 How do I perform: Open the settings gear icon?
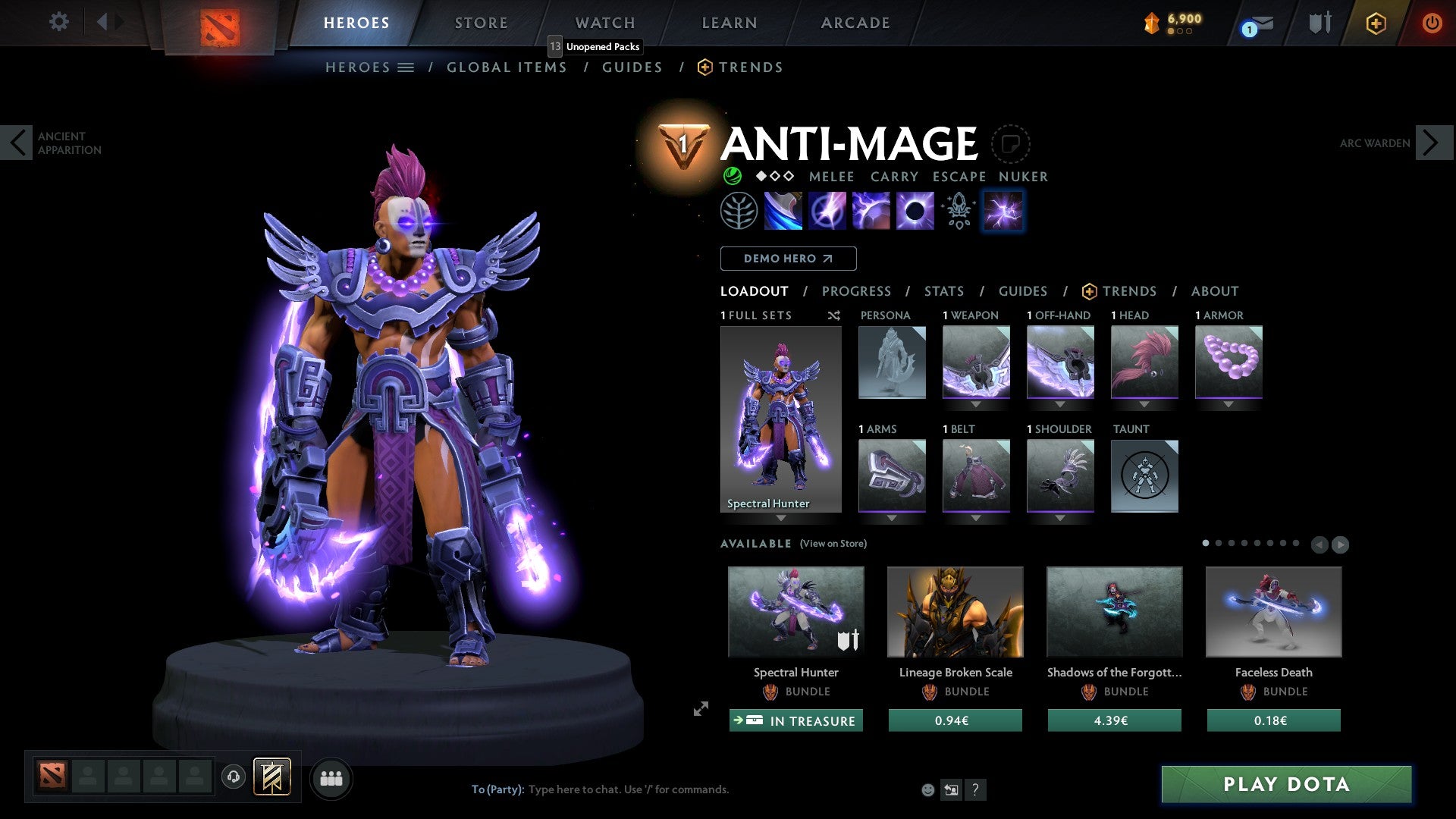(x=58, y=22)
